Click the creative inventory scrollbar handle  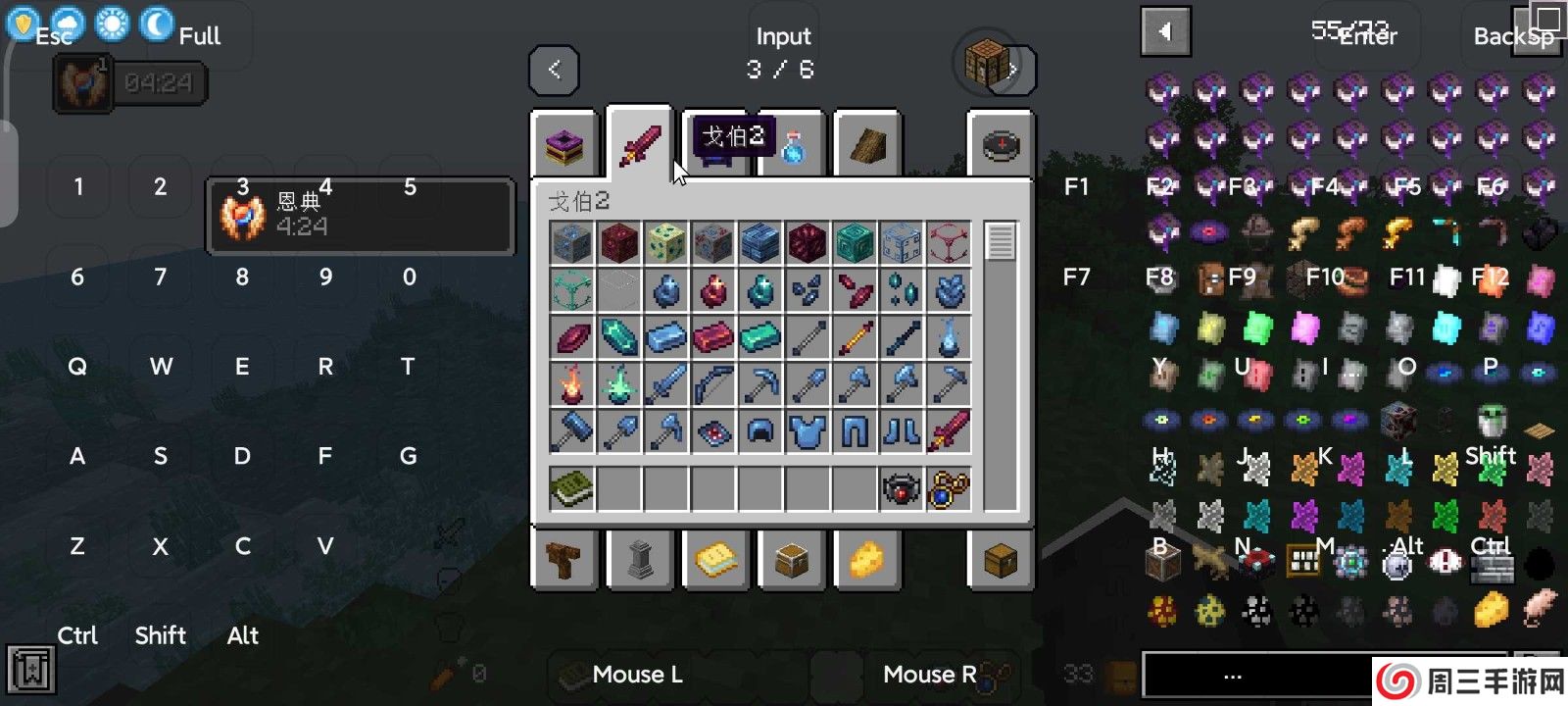click(1001, 241)
